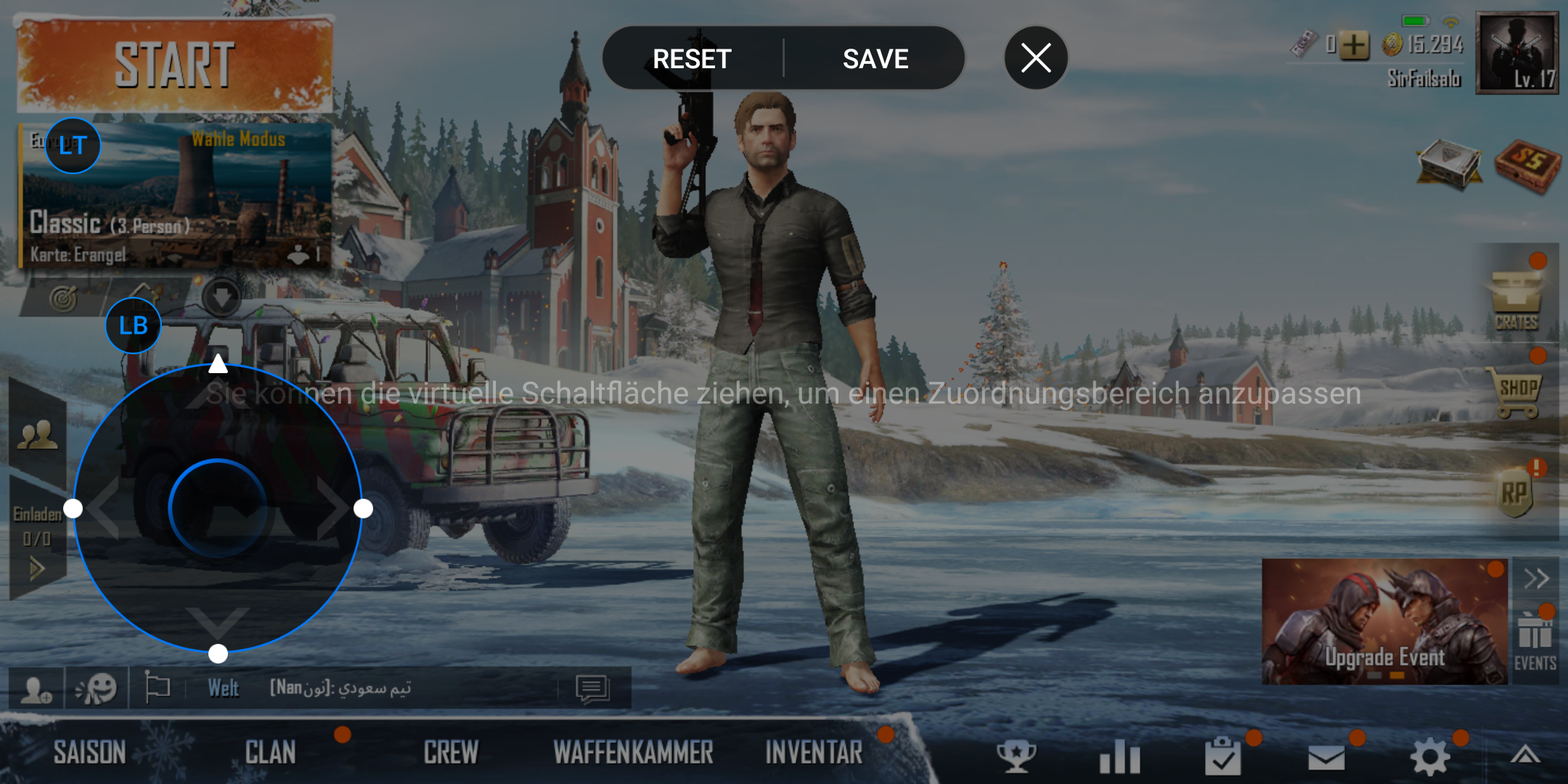Open the RP Royale Pass badge
This screenshot has width=1568, height=784.
(x=1514, y=494)
